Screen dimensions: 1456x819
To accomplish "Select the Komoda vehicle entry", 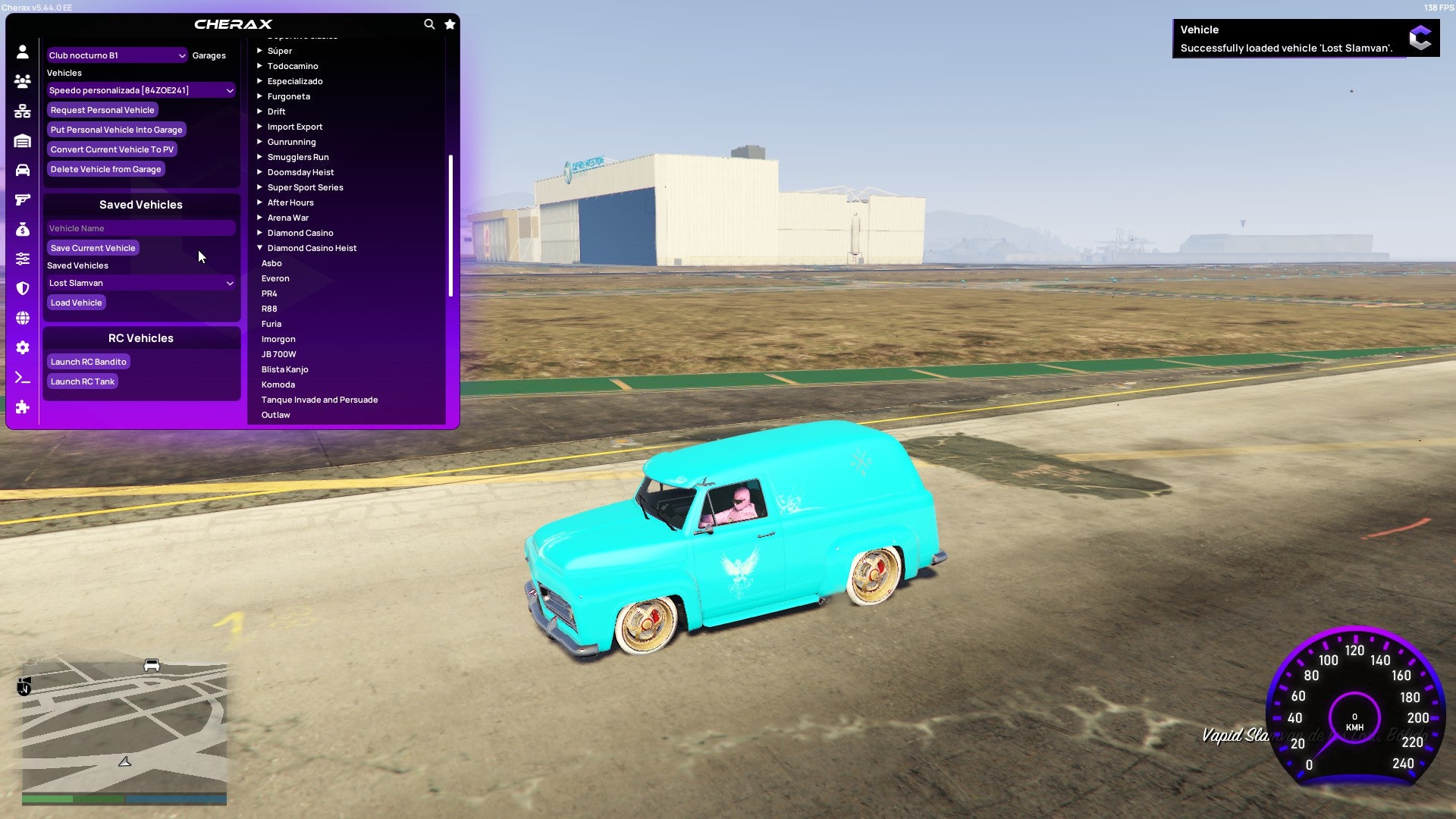I will [278, 384].
